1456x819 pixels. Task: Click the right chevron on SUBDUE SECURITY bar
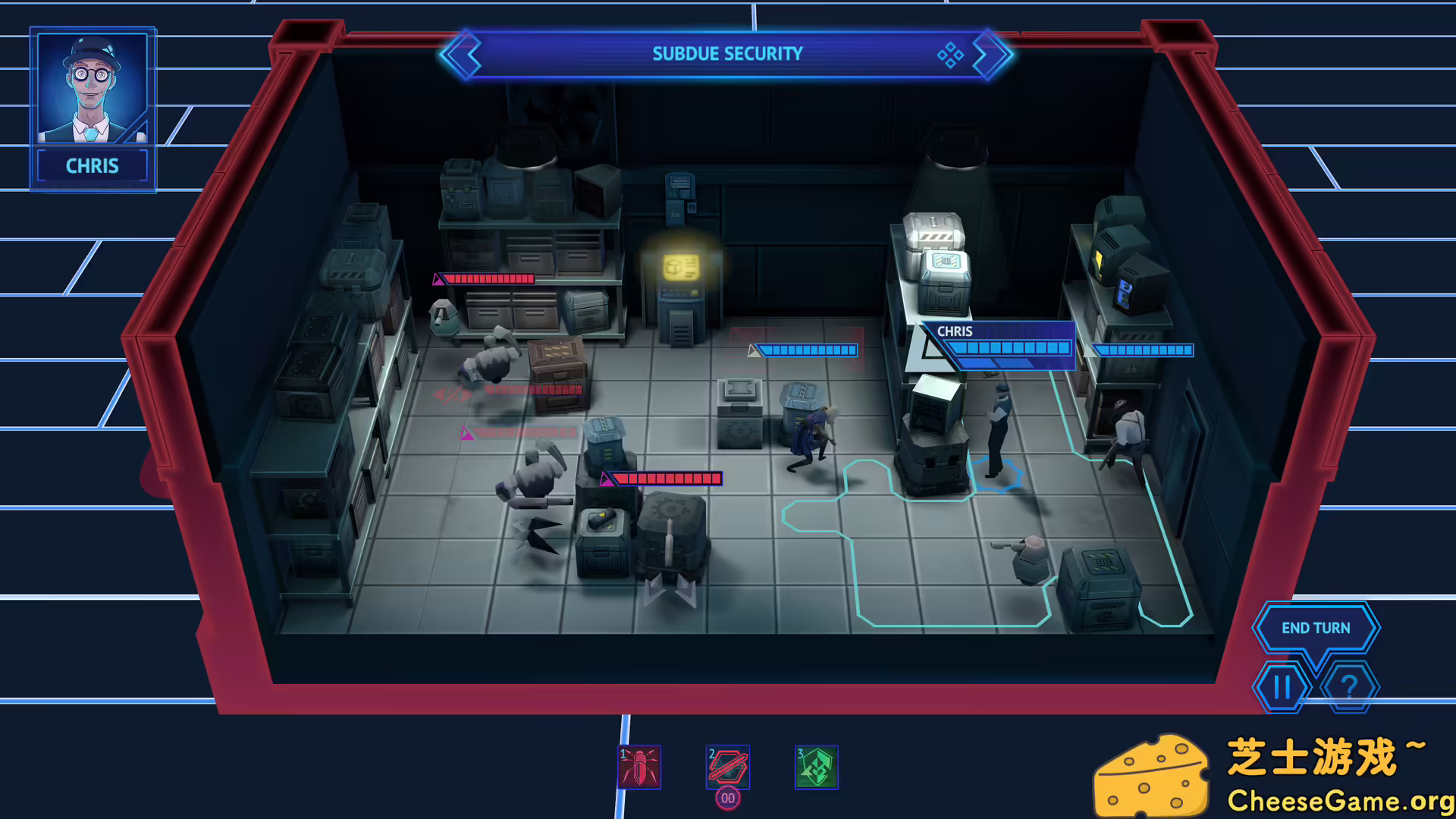tap(990, 53)
